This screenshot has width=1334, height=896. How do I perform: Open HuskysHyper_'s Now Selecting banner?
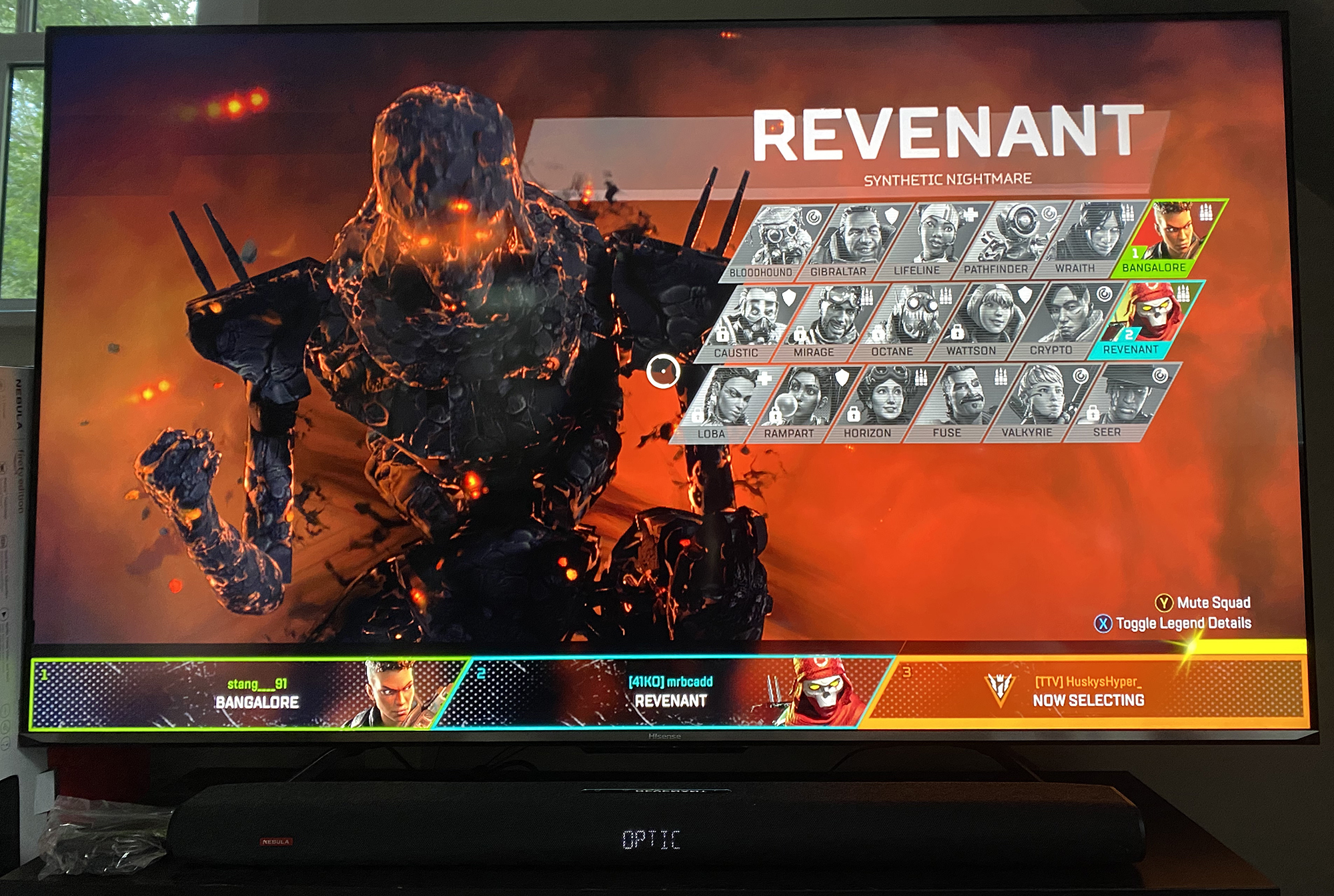click(1087, 691)
